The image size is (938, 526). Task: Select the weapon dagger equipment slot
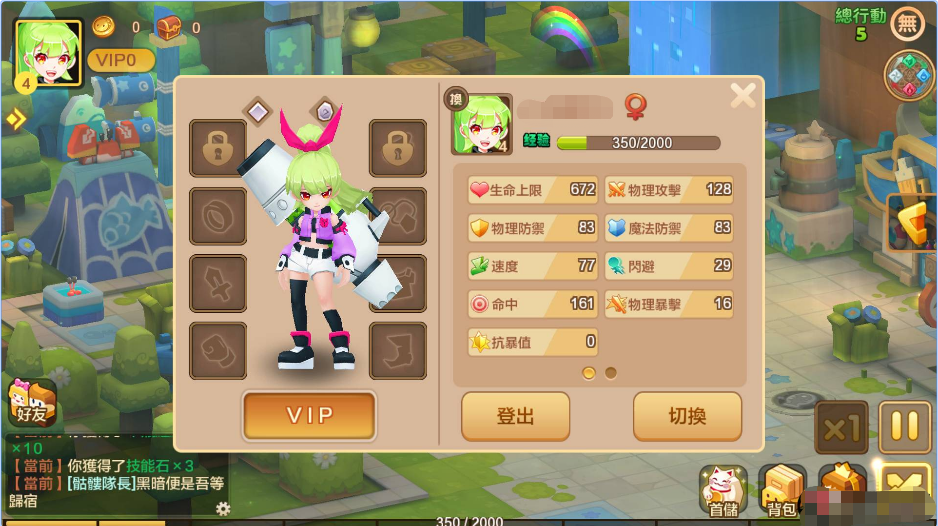218,283
